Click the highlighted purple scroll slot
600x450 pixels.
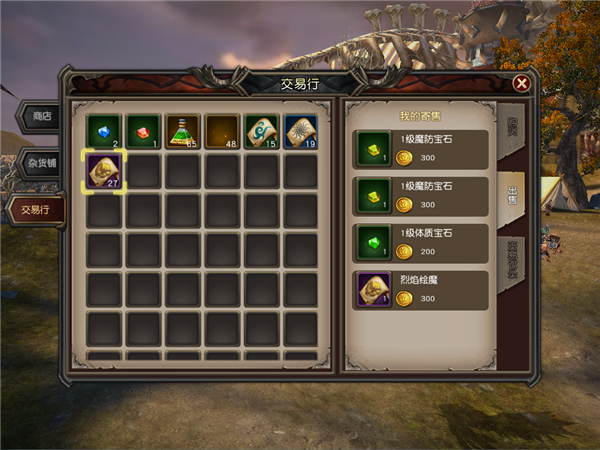[x=103, y=171]
